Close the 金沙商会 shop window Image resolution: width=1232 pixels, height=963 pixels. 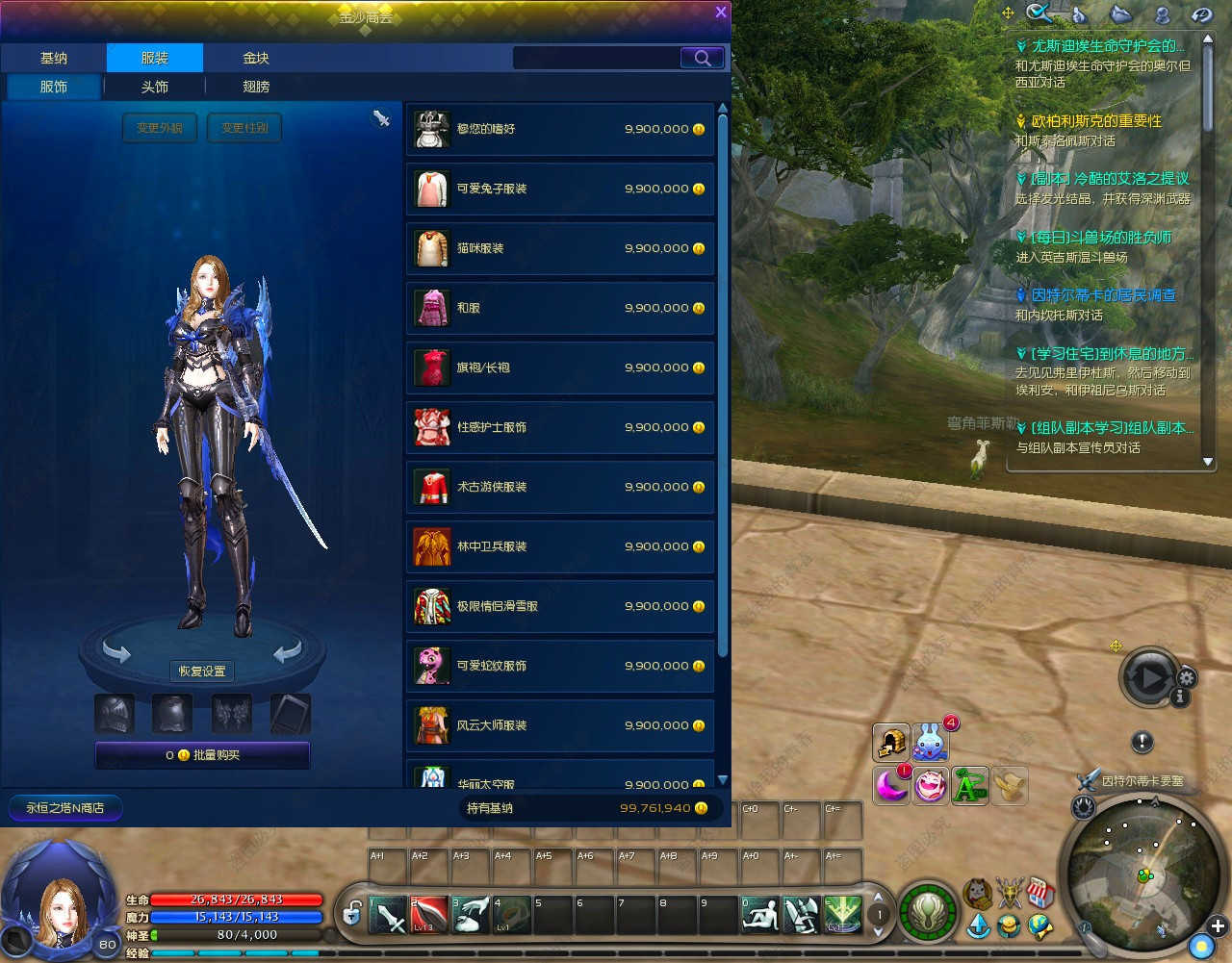[720, 12]
